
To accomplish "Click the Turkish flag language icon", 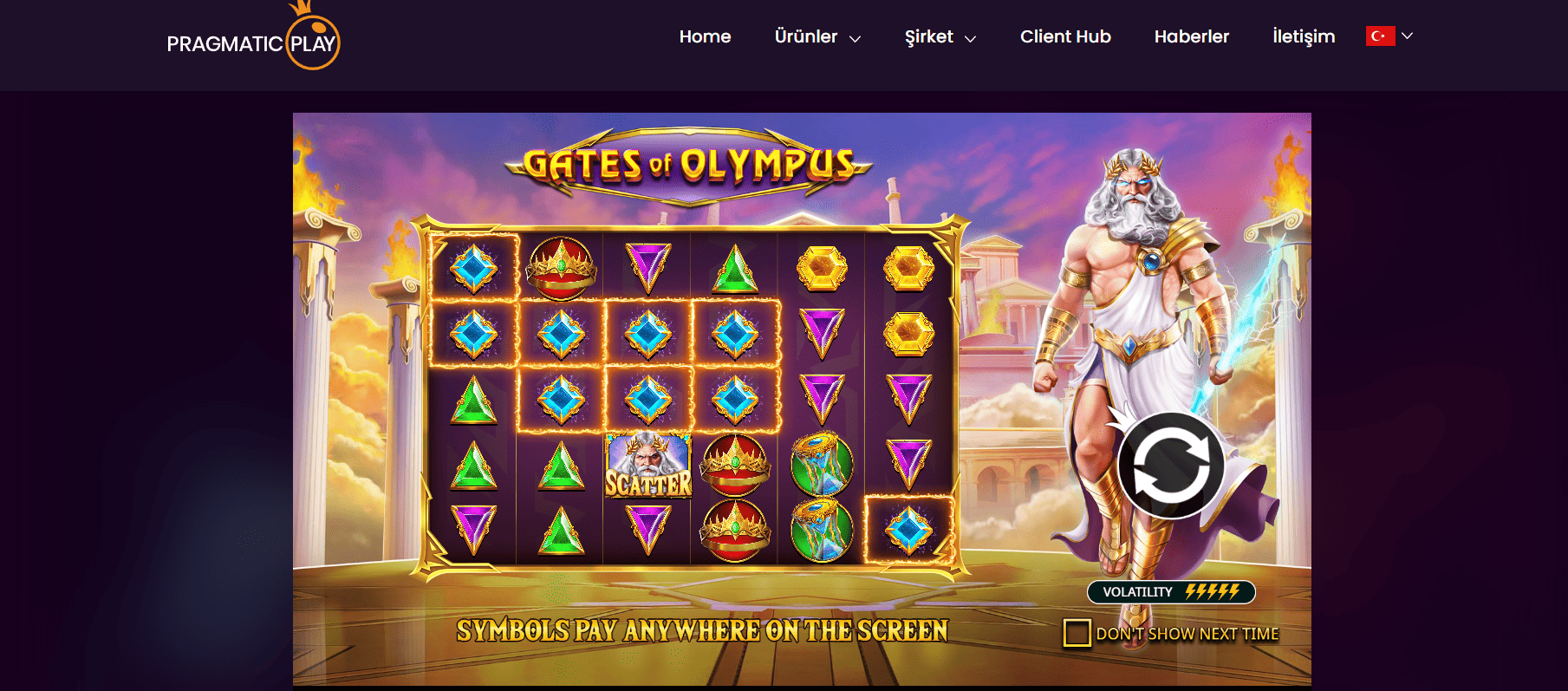I will [x=1380, y=36].
